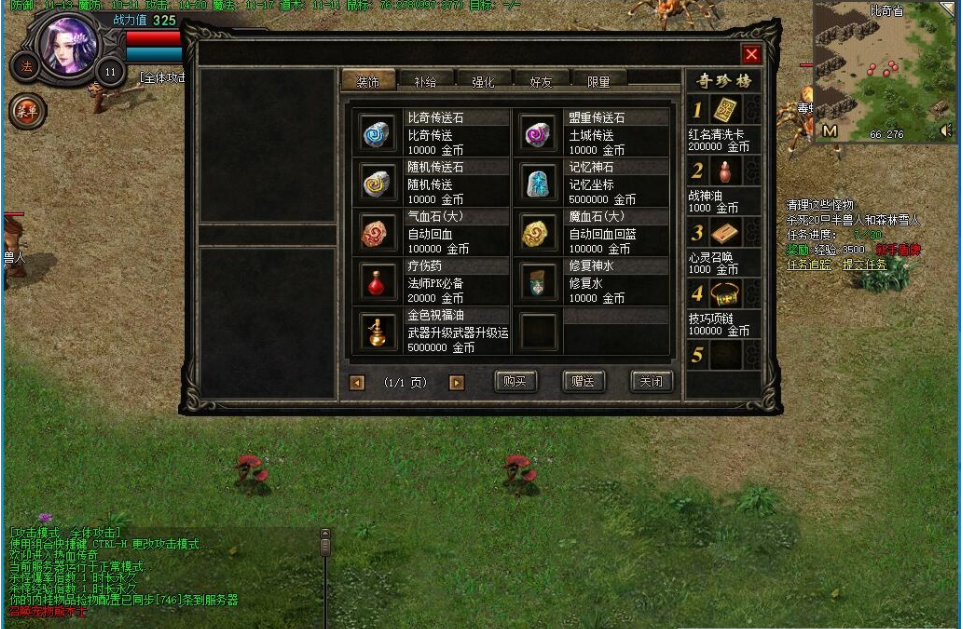Toggle the minimap speaker sound icon

(x=945, y=131)
